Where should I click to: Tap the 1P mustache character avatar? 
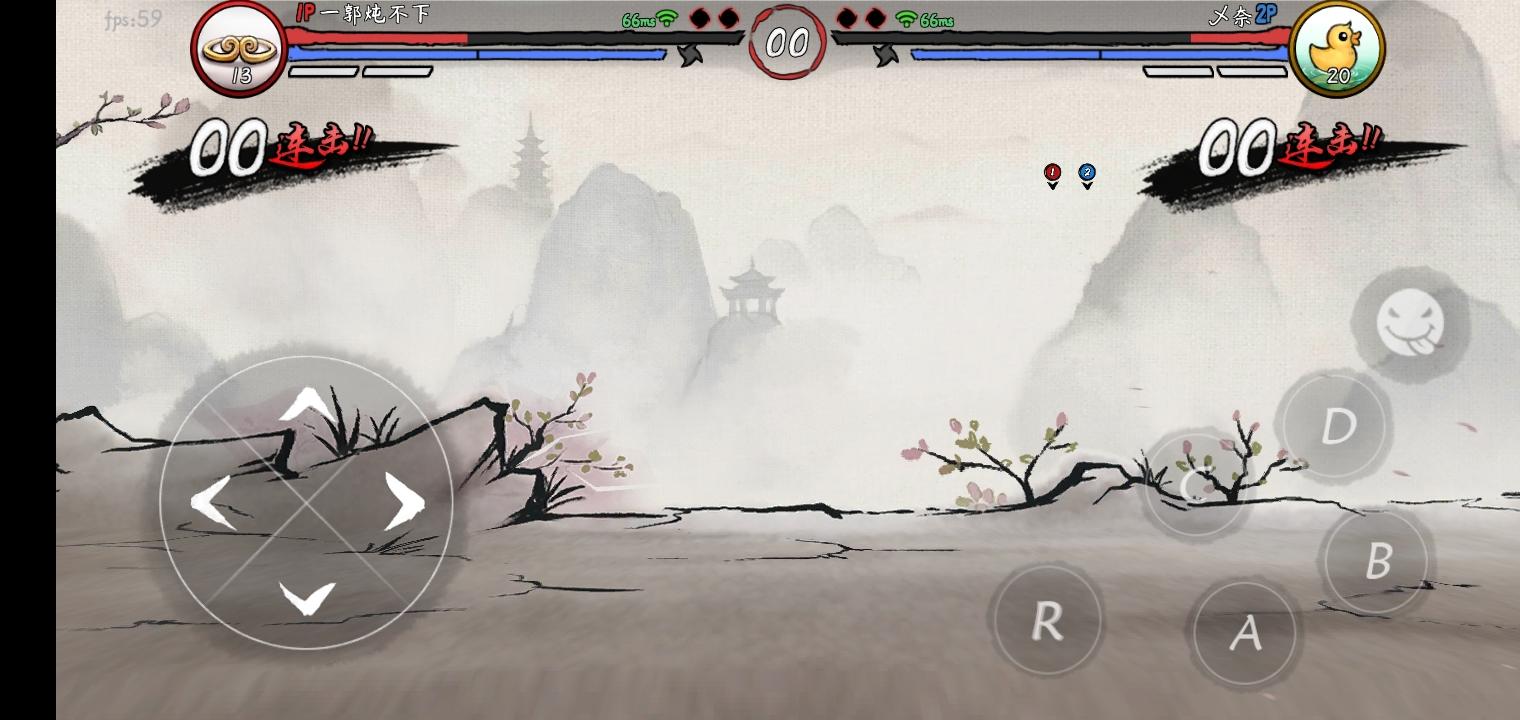point(237,45)
